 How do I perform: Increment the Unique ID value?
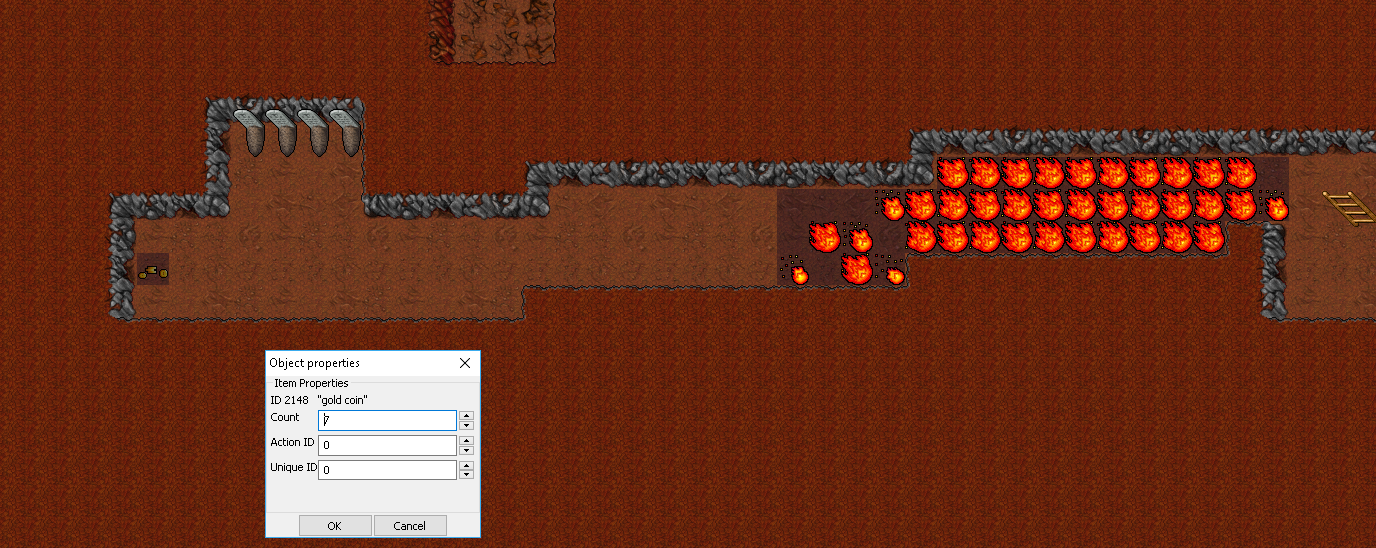point(466,465)
